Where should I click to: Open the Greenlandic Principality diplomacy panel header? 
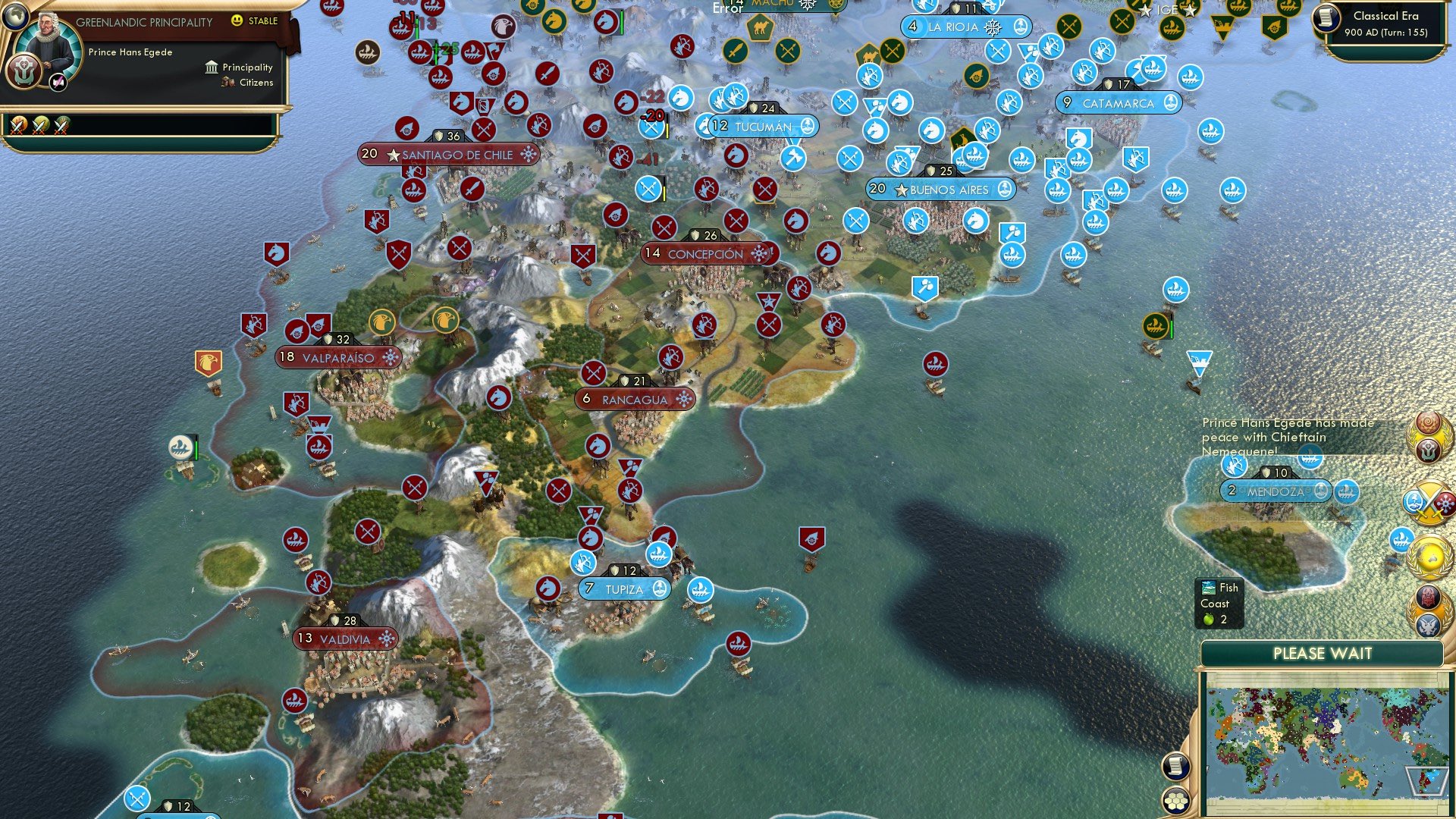144,22
